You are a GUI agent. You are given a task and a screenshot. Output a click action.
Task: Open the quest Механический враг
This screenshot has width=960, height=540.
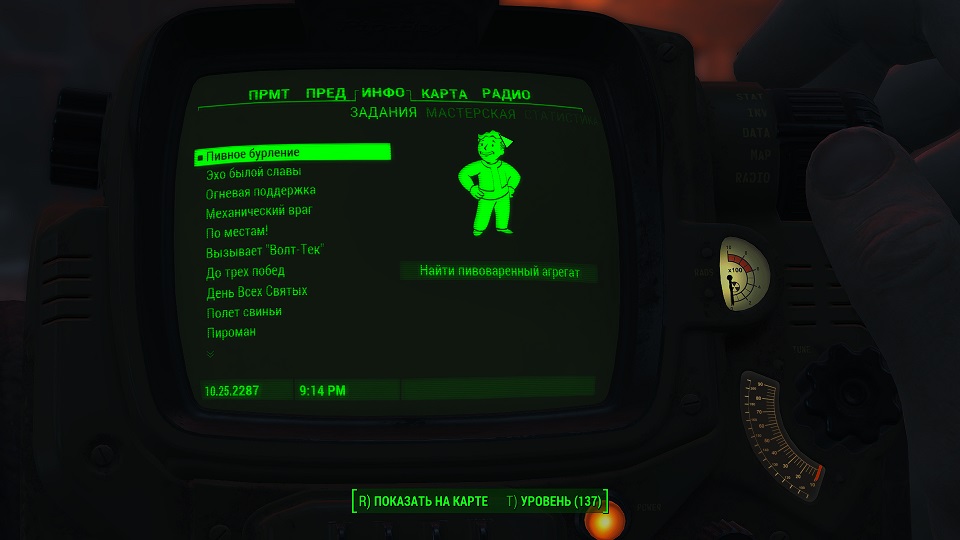pos(258,212)
